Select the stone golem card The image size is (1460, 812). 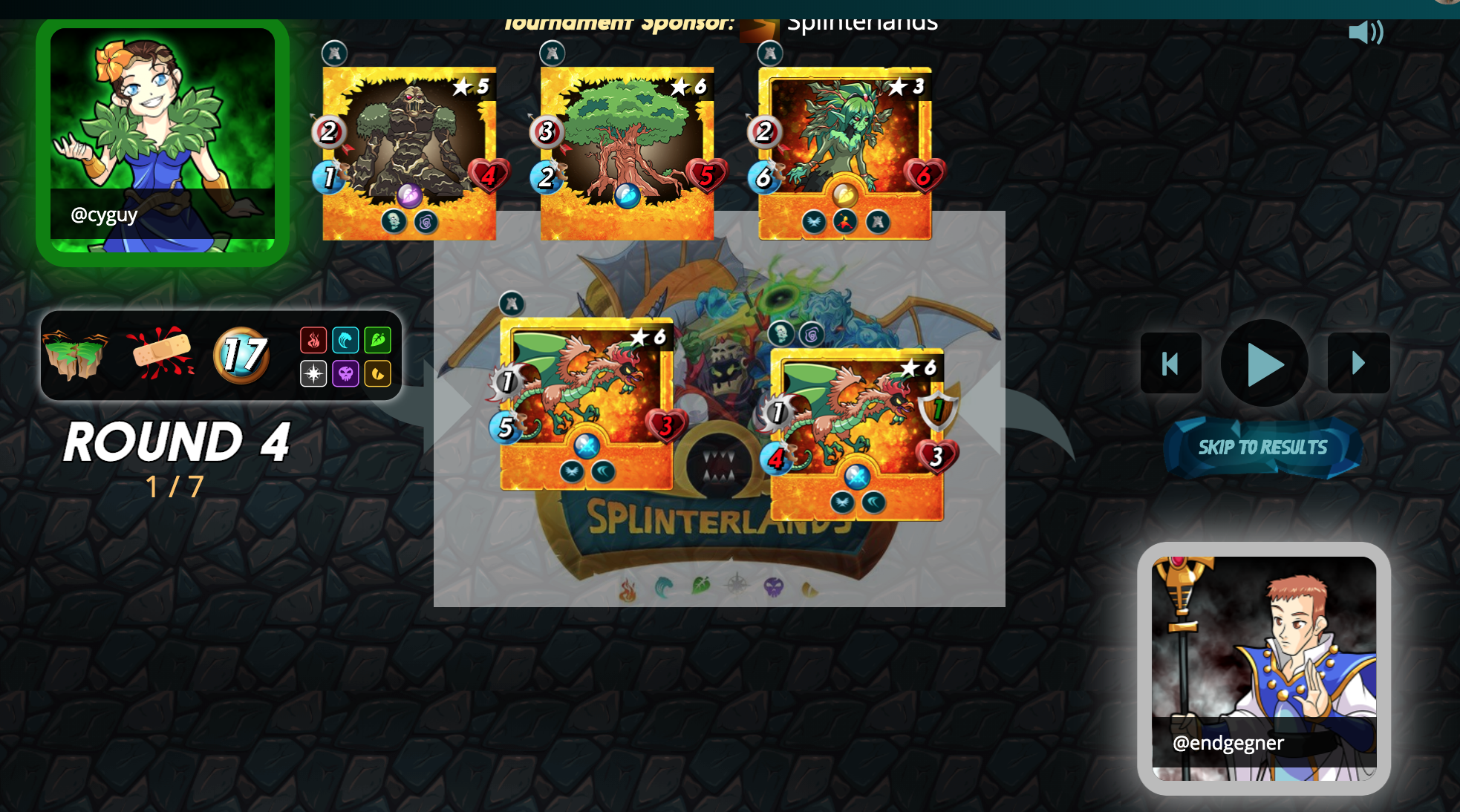click(x=408, y=154)
